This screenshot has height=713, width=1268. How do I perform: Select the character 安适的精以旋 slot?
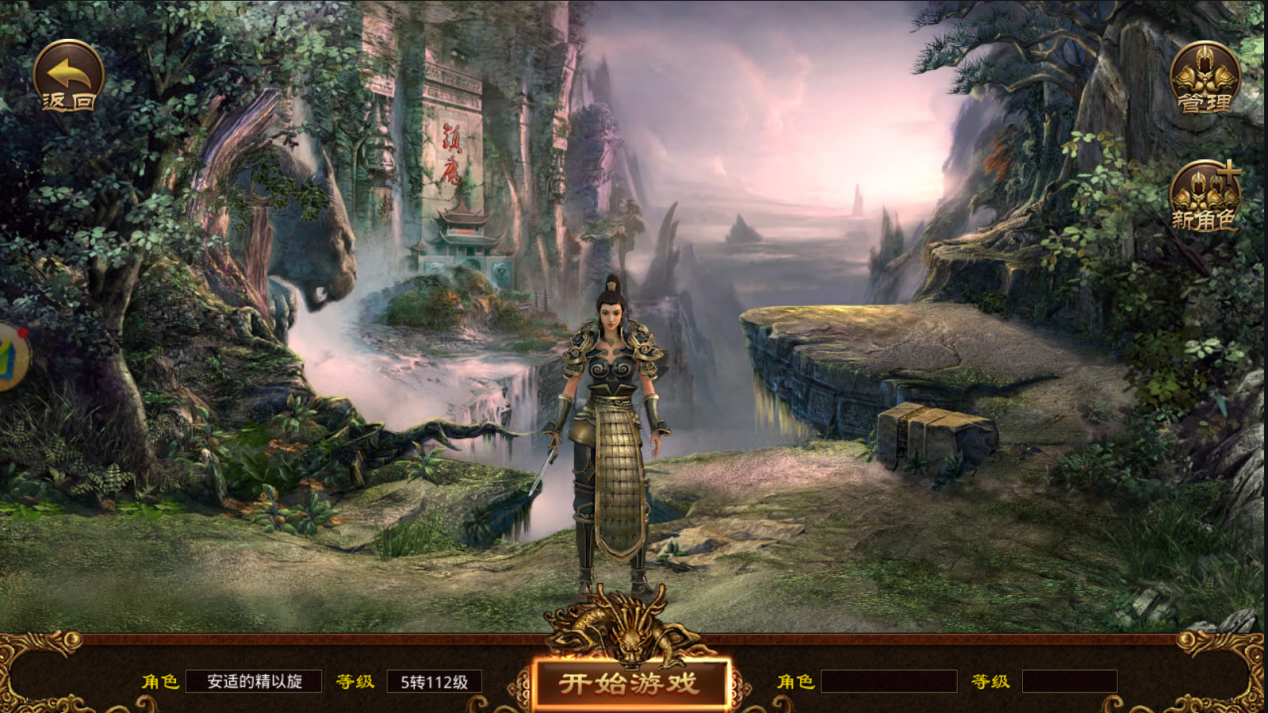click(x=253, y=682)
